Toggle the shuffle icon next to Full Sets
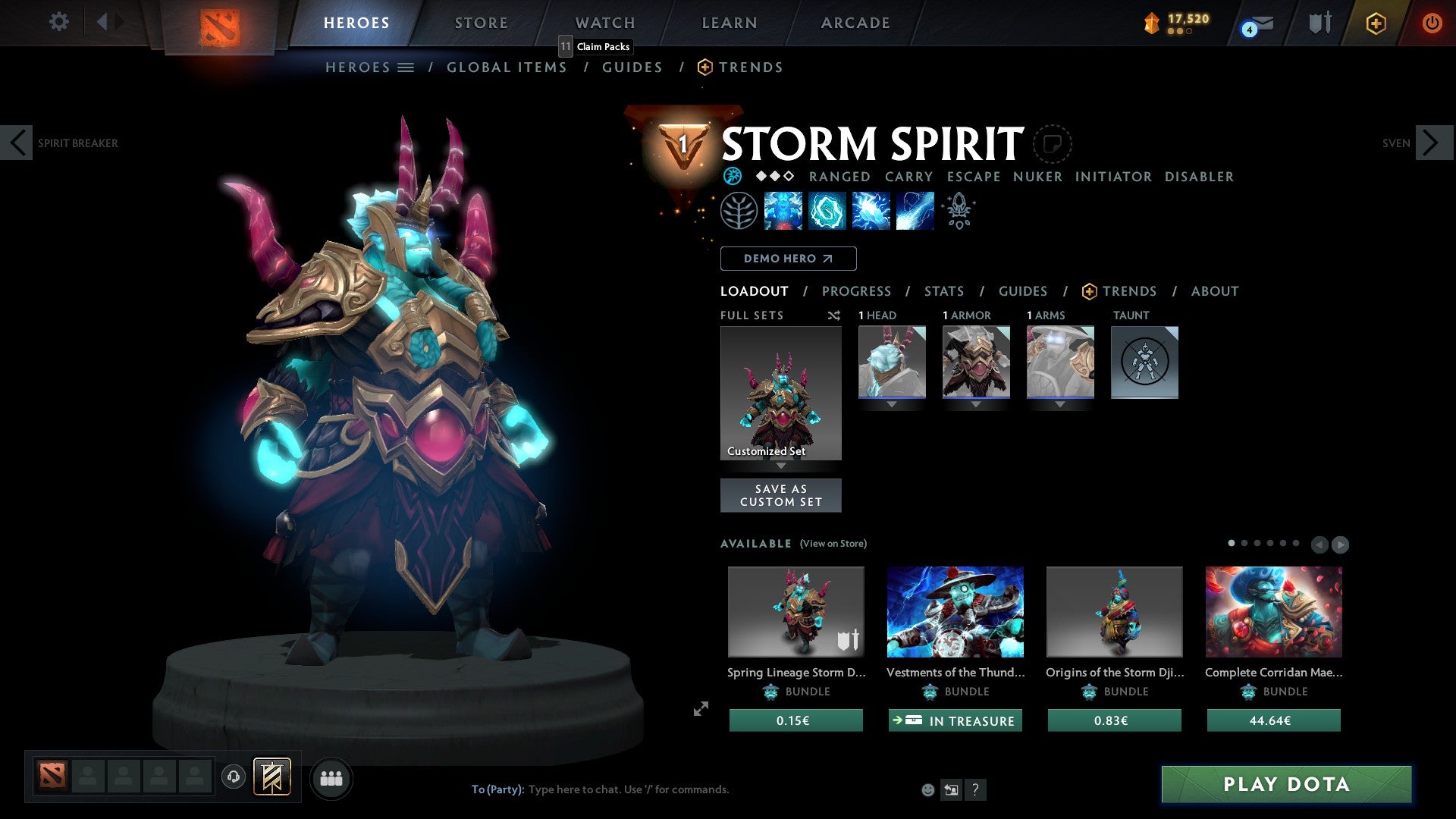The height and width of the screenshot is (819, 1456). point(834,315)
